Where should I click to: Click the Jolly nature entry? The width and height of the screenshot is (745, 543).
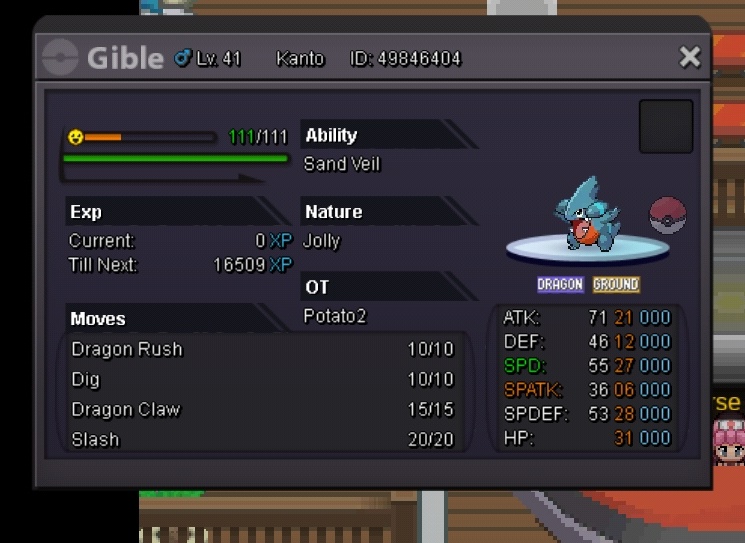[322, 241]
